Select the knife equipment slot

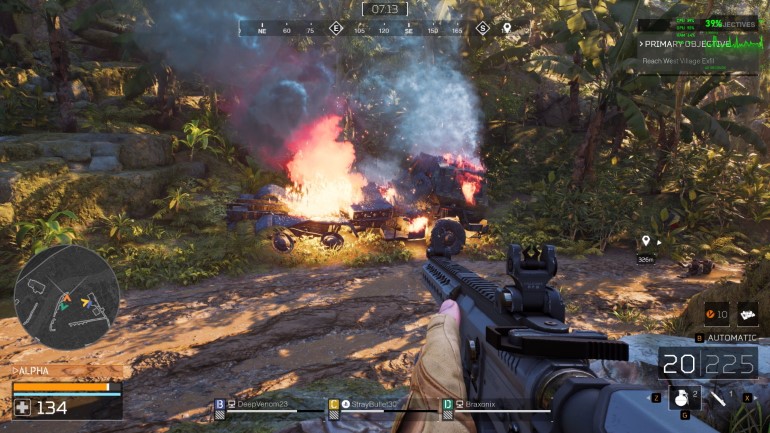(x=721, y=399)
